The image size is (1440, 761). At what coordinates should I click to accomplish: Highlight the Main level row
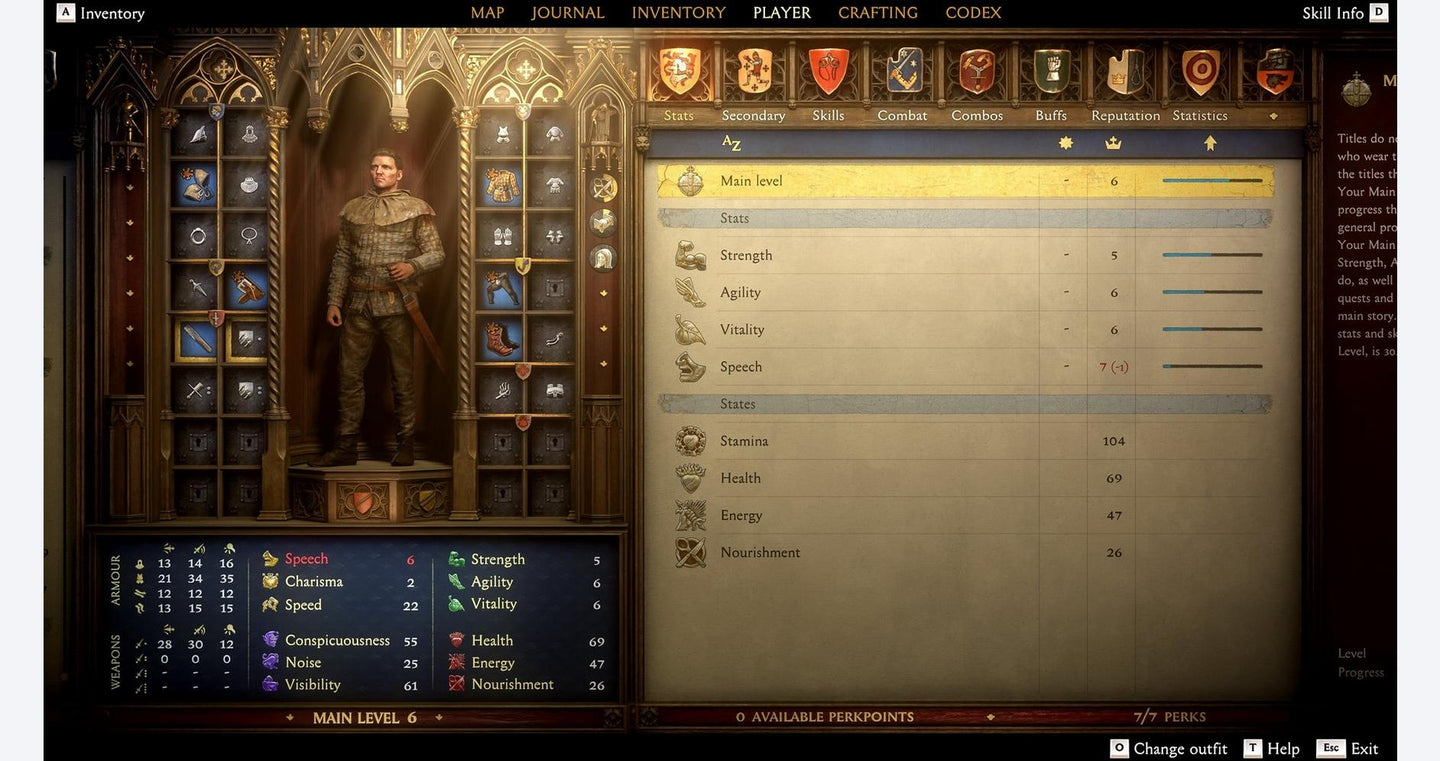(x=965, y=181)
